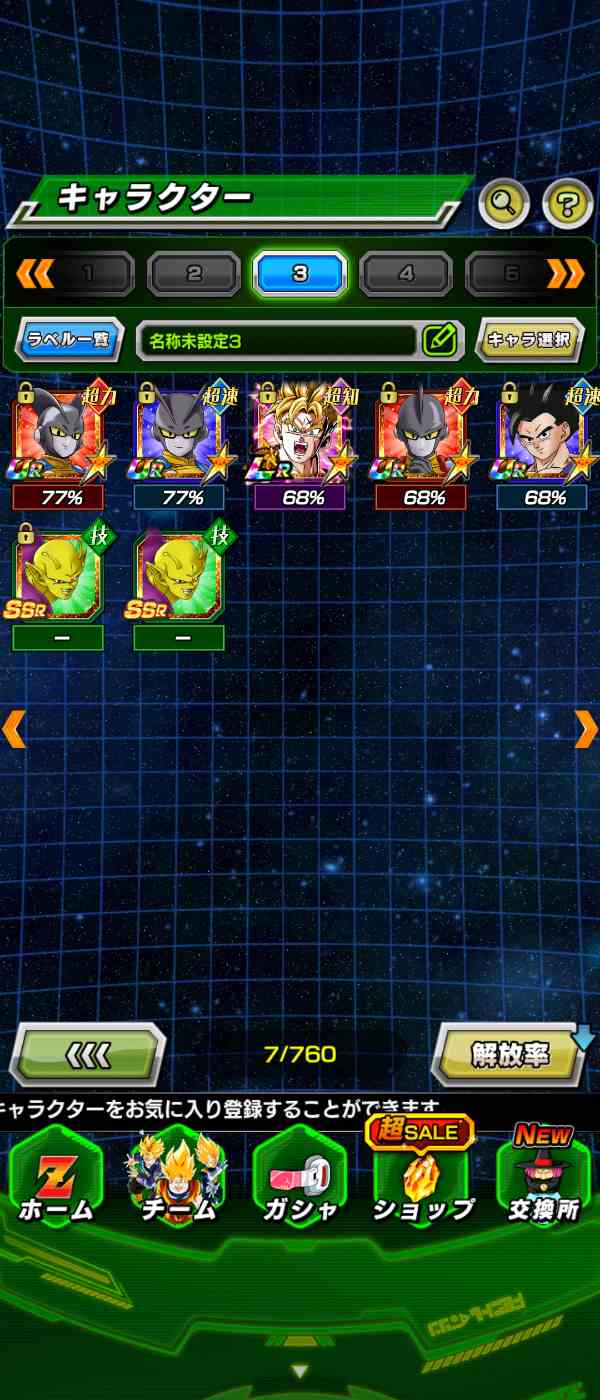Switch to label tab 4

pos(406,273)
